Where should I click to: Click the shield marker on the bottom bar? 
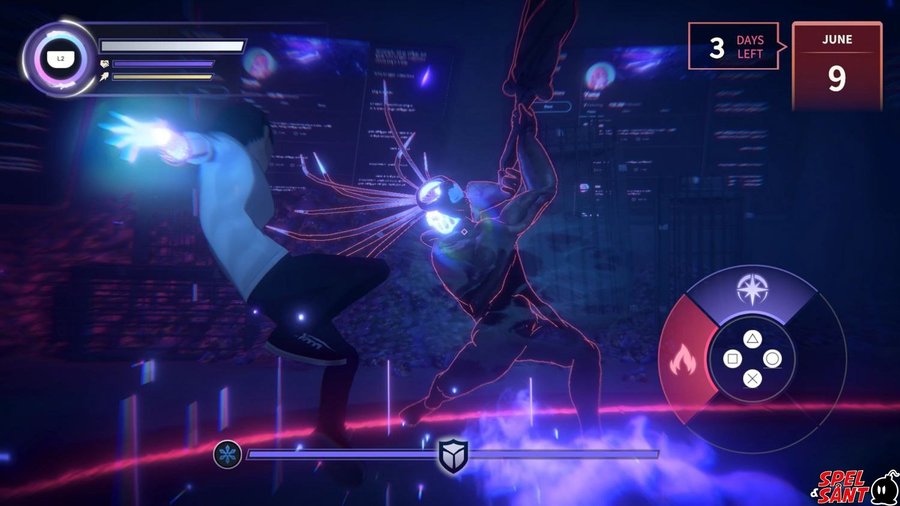coord(452,454)
